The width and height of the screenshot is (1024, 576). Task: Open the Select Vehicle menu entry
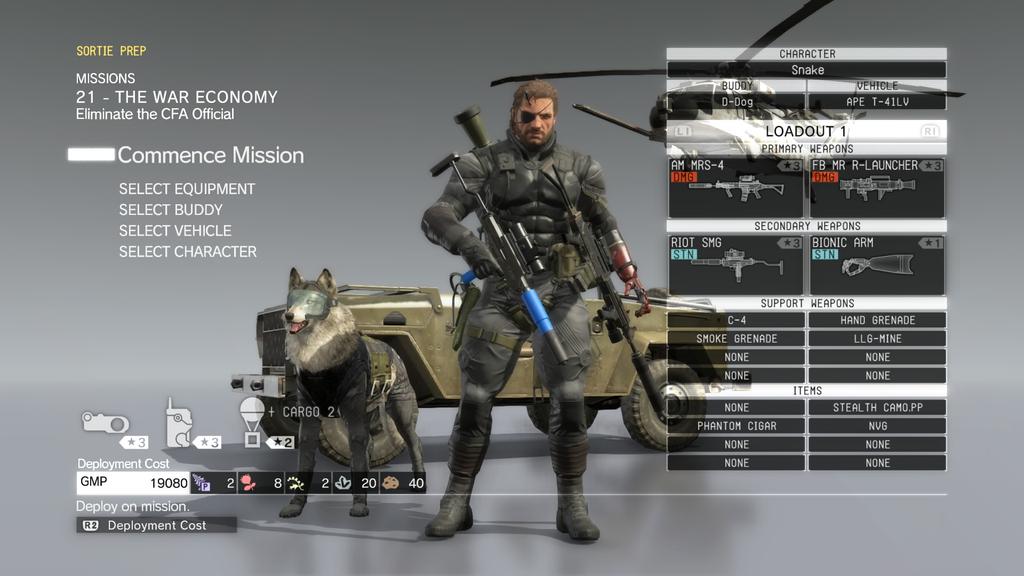pyautogui.click(x=175, y=231)
